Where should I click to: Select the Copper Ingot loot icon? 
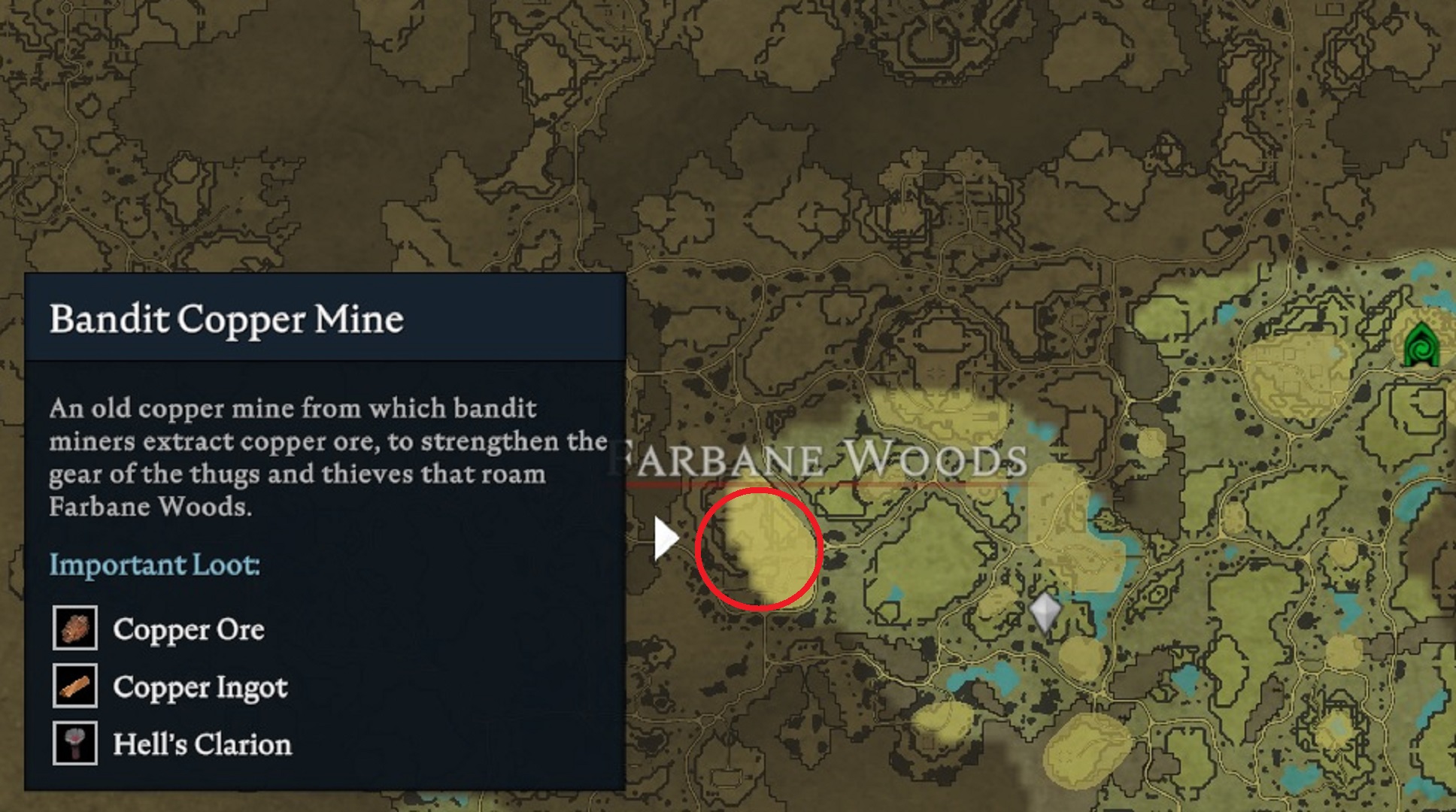click(74, 687)
